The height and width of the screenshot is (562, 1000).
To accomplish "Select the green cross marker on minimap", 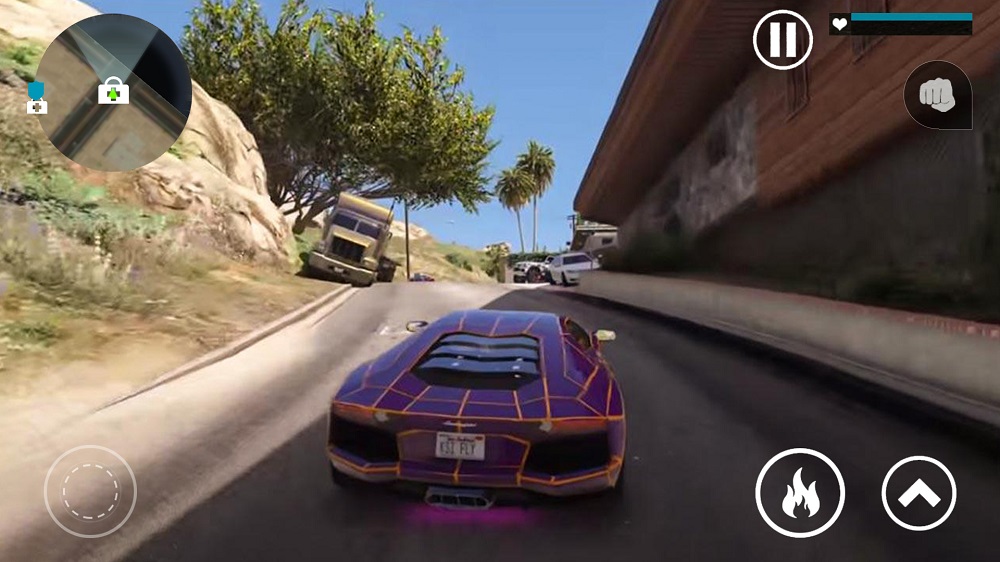I will 114,93.
